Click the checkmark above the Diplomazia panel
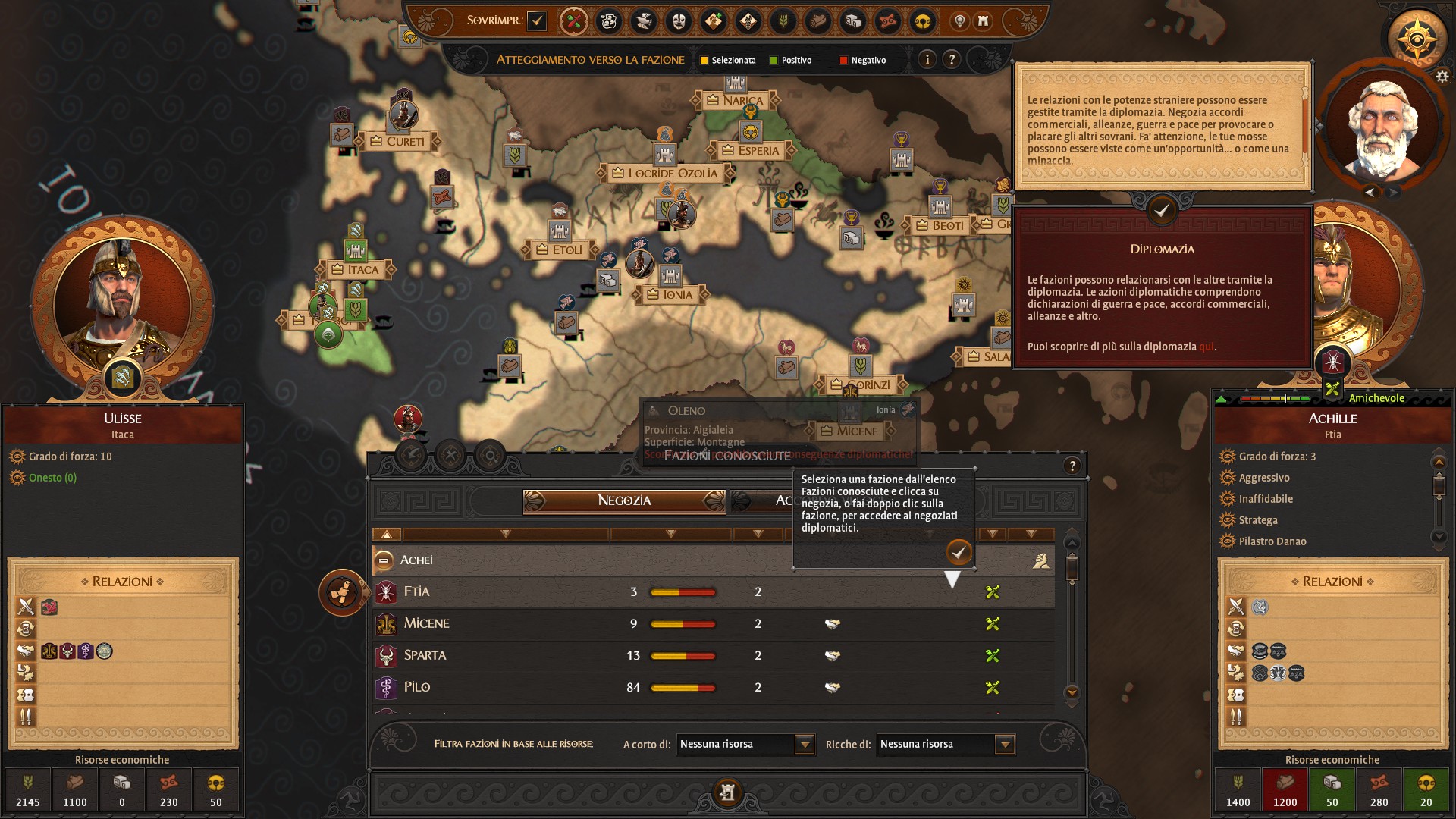Image resolution: width=1456 pixels, height=819 pixels. tap(1162, 212)
